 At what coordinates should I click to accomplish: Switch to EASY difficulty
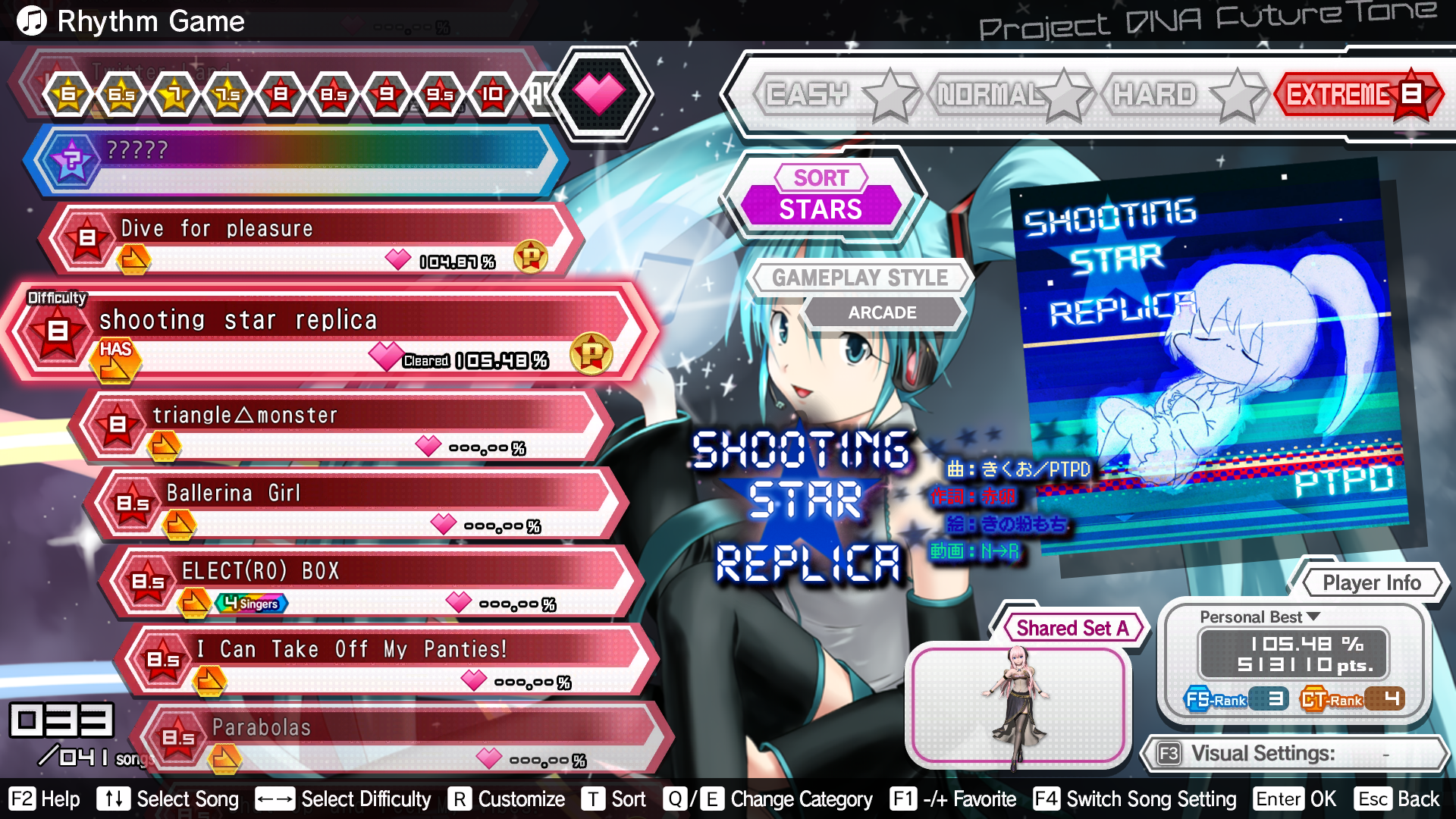tap(808, 95)
